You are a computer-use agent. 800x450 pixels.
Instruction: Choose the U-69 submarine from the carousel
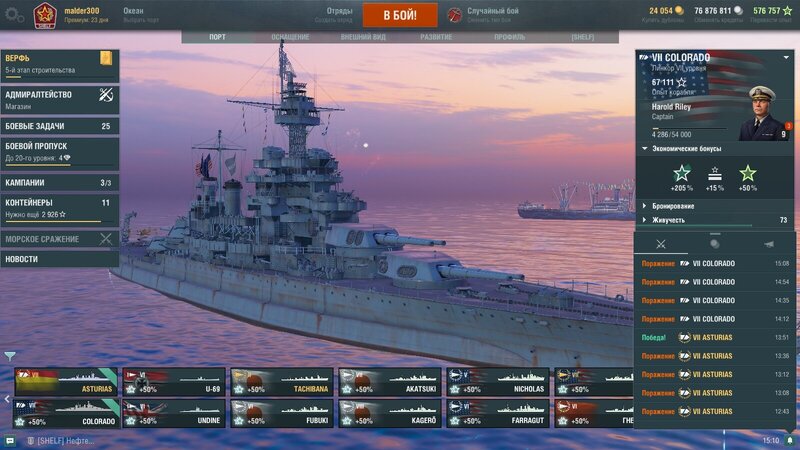[173, 383]
